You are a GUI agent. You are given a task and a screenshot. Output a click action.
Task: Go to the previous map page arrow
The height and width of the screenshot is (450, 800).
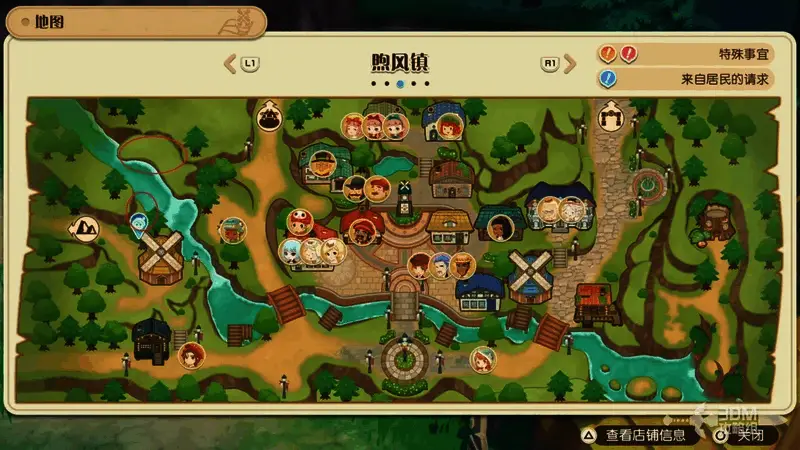coord(230,64)
